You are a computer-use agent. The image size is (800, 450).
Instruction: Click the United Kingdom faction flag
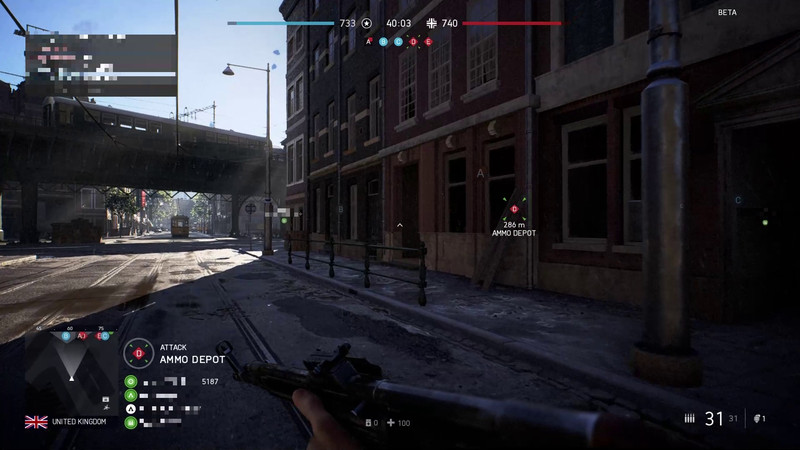coord(36,422)
